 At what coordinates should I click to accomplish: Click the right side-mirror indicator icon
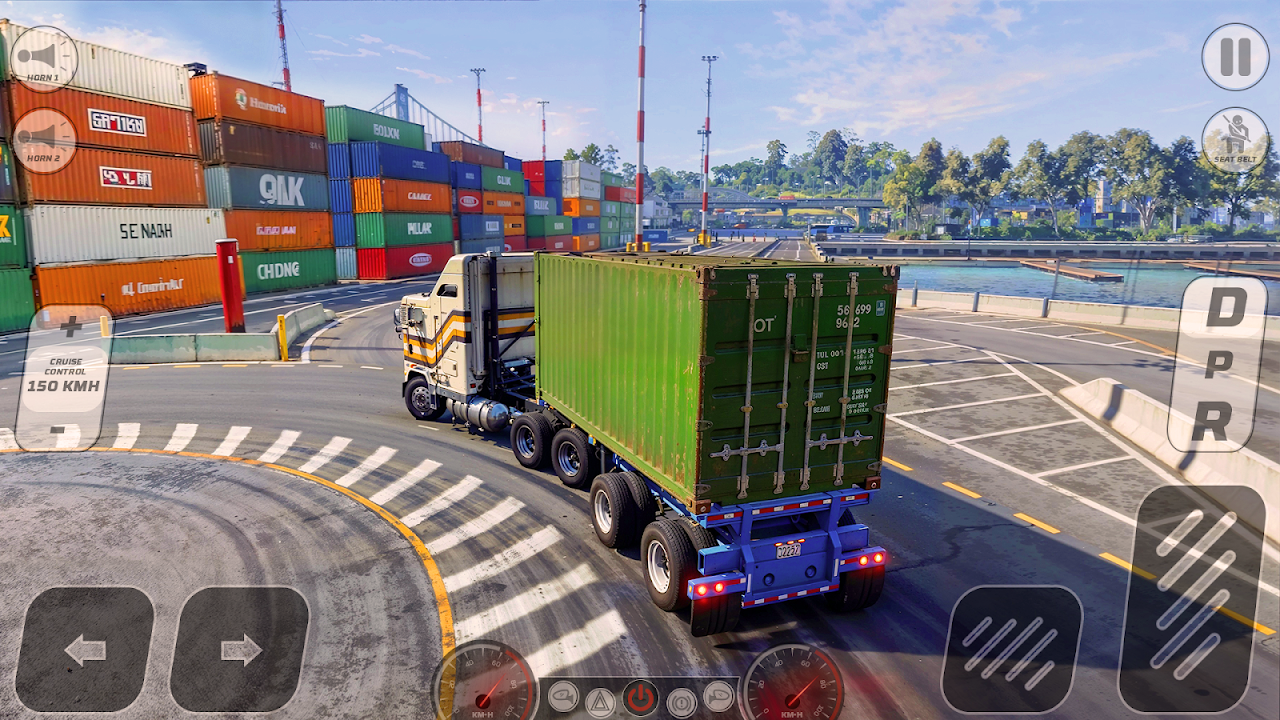719,696
